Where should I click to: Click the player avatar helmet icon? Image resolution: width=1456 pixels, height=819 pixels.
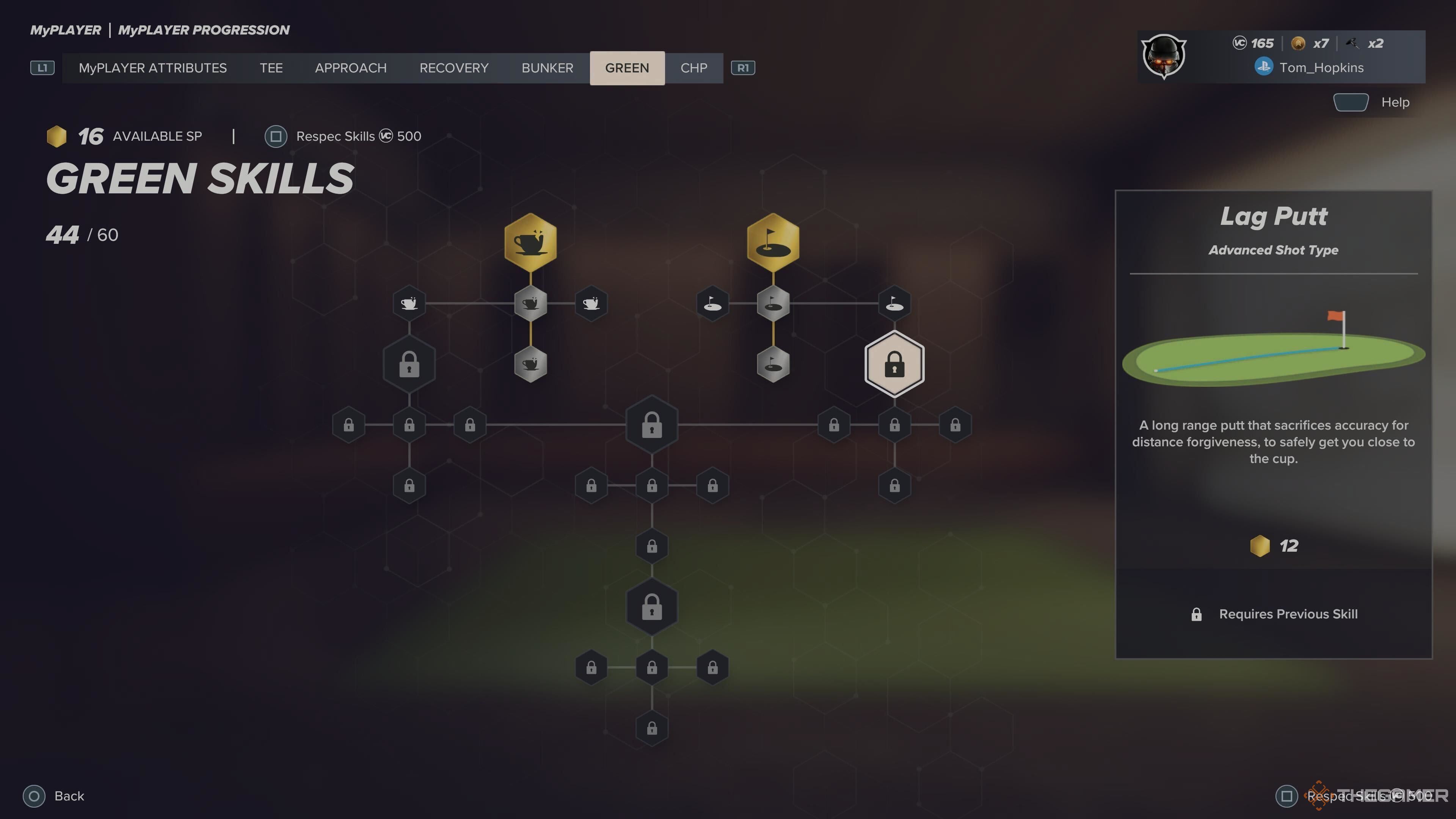coord(1163,56)
